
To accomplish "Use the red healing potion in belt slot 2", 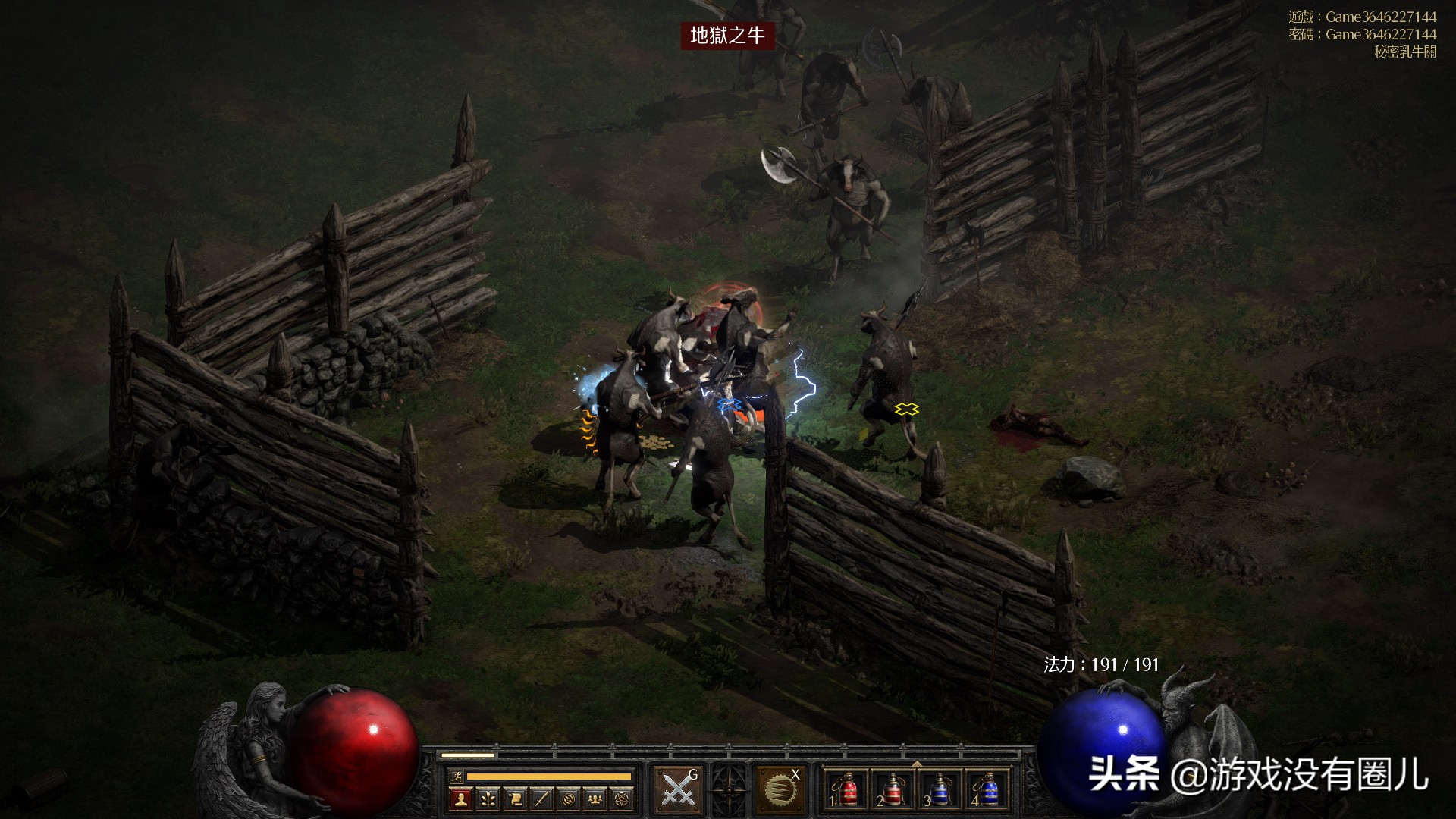I will pyautogui.click(x=892, y=789).
